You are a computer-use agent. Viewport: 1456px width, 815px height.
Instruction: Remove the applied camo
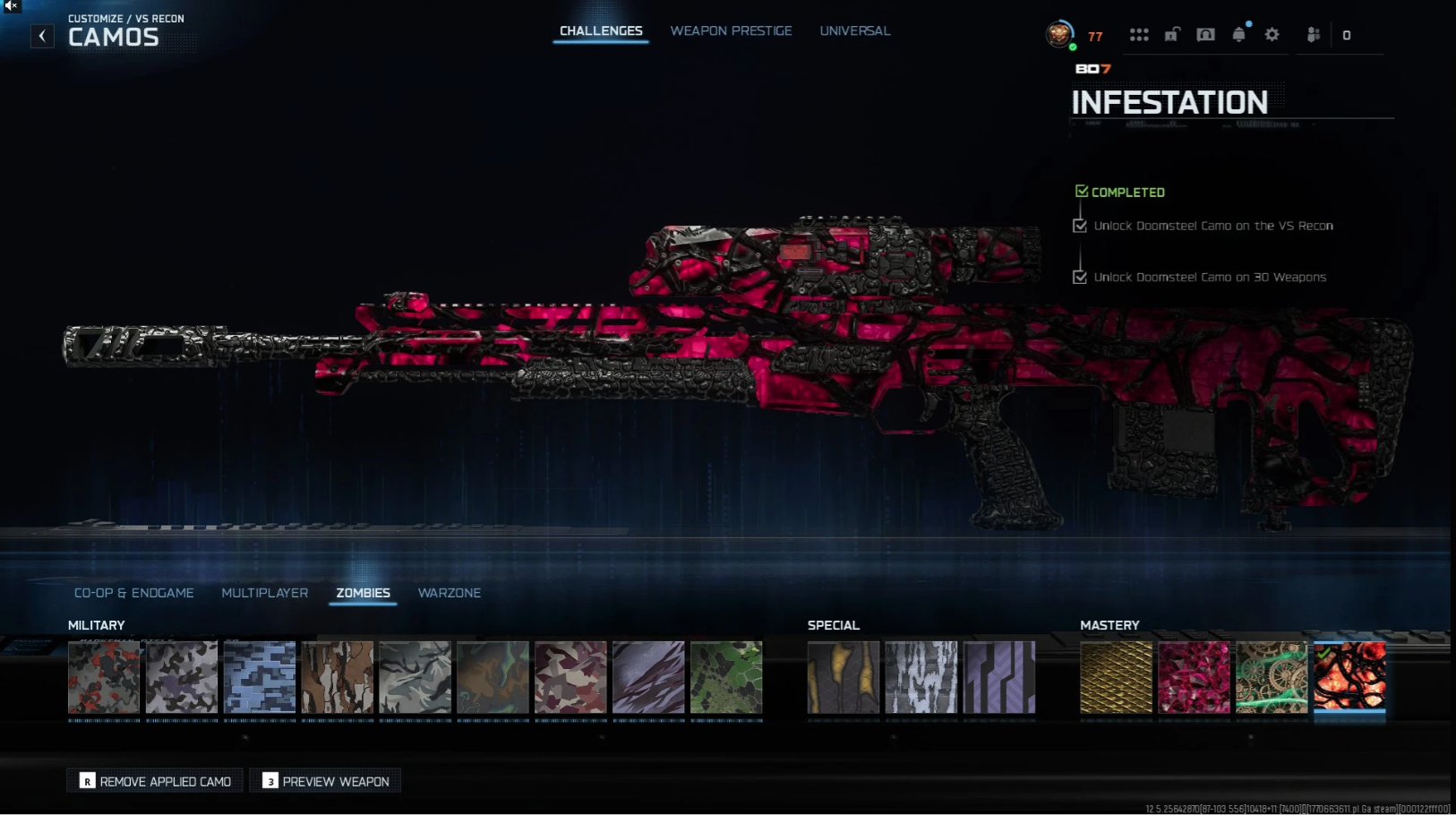(x=155, y=781)
